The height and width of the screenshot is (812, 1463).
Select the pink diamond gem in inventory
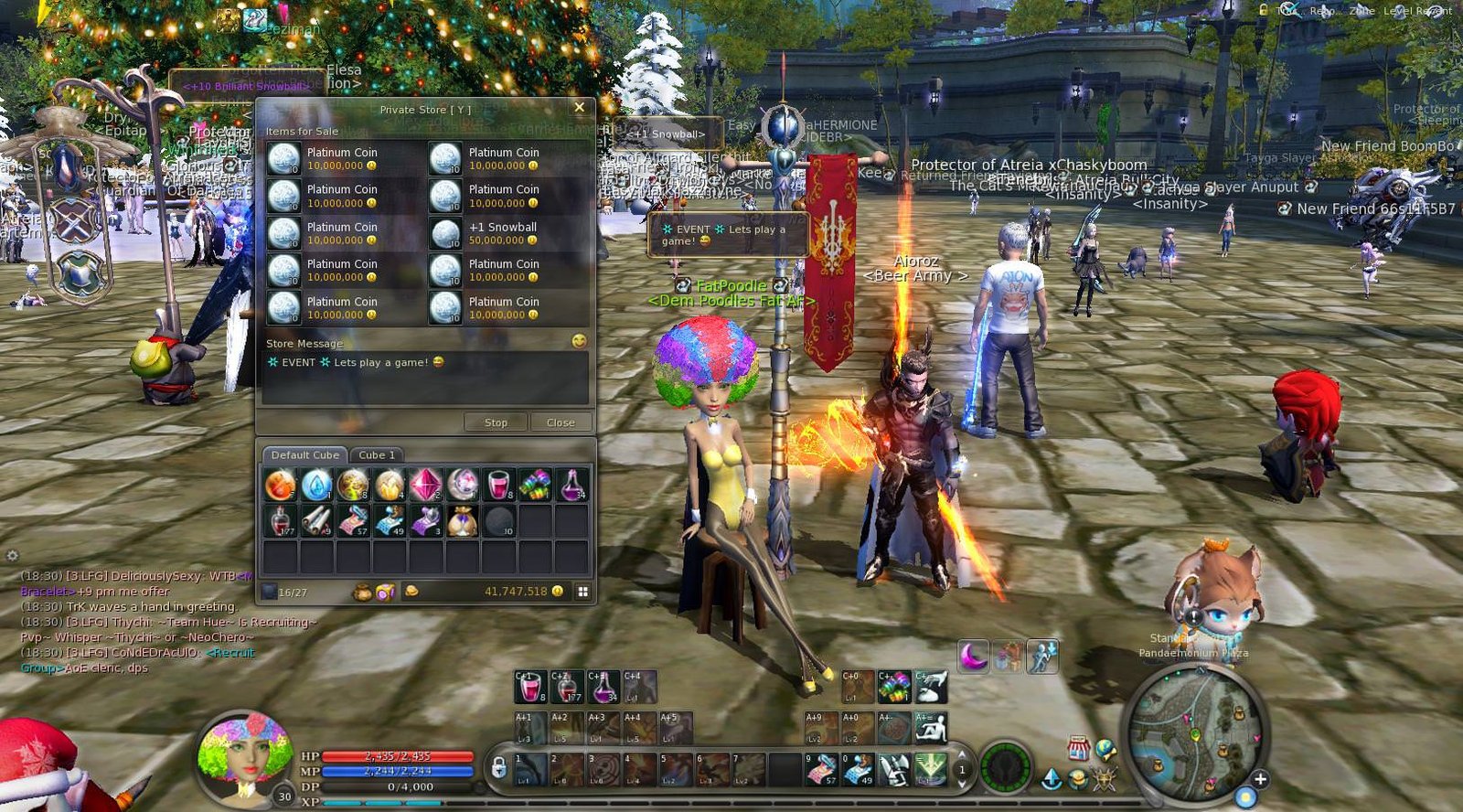pyautogui.click(x=425, y=485)
